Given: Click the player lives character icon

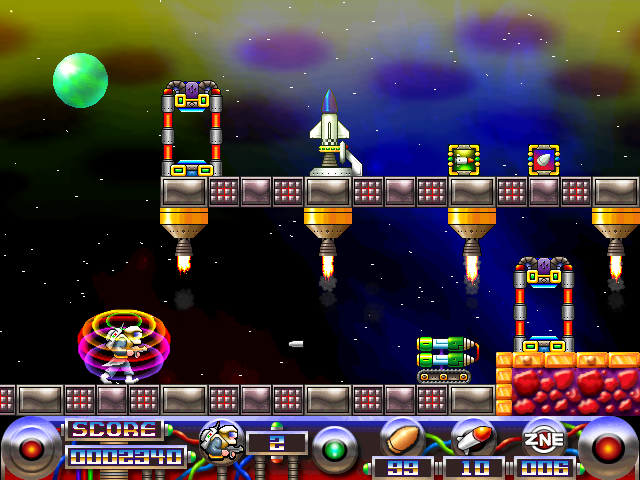Looking at the screenshot, I should [x=219, y=442].
